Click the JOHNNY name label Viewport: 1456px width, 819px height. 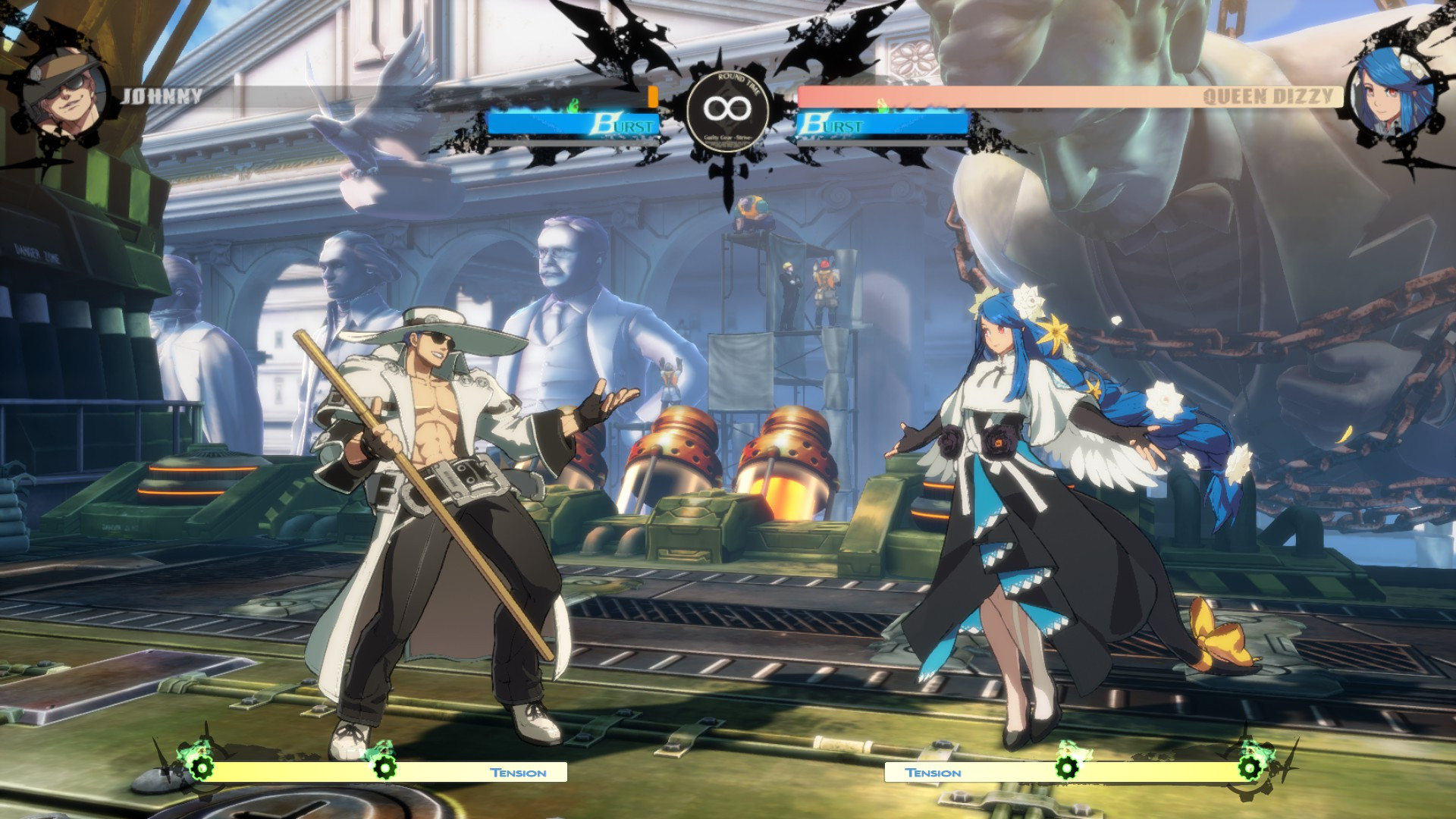[x=162, y=96]
